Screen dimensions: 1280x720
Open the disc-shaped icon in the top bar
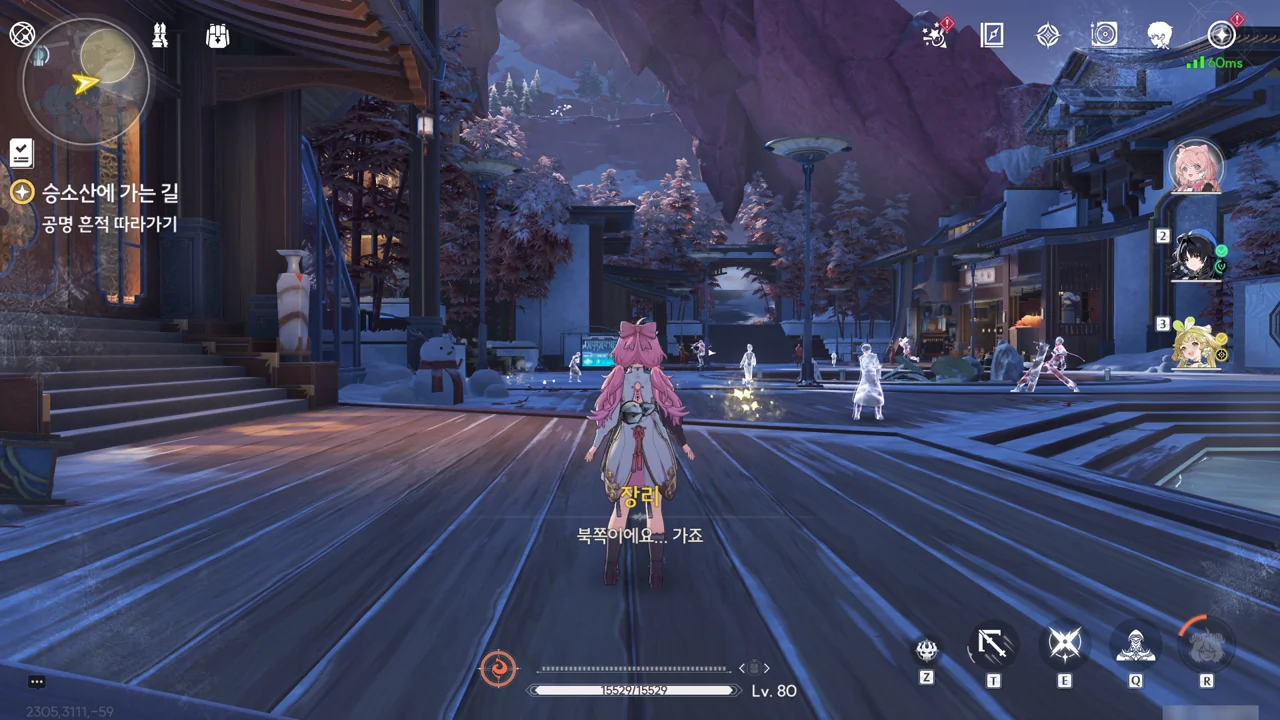click(x=1104, y=36)
